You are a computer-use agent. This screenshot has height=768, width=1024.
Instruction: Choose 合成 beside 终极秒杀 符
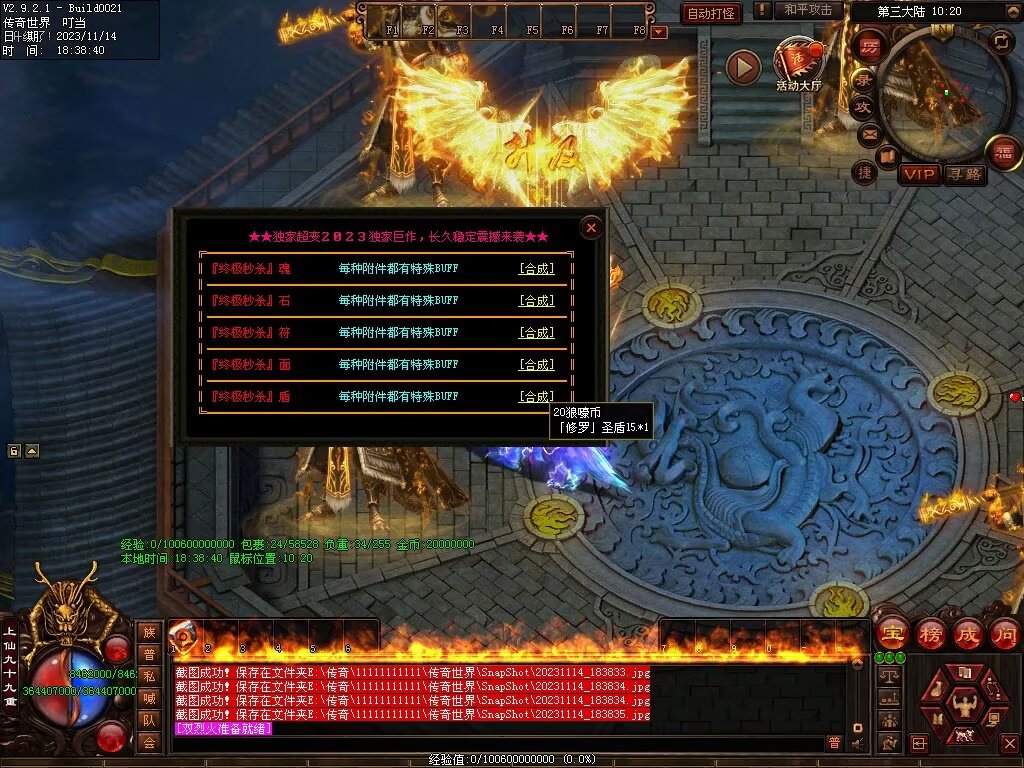pyautogui.click(x=536, y=332)
